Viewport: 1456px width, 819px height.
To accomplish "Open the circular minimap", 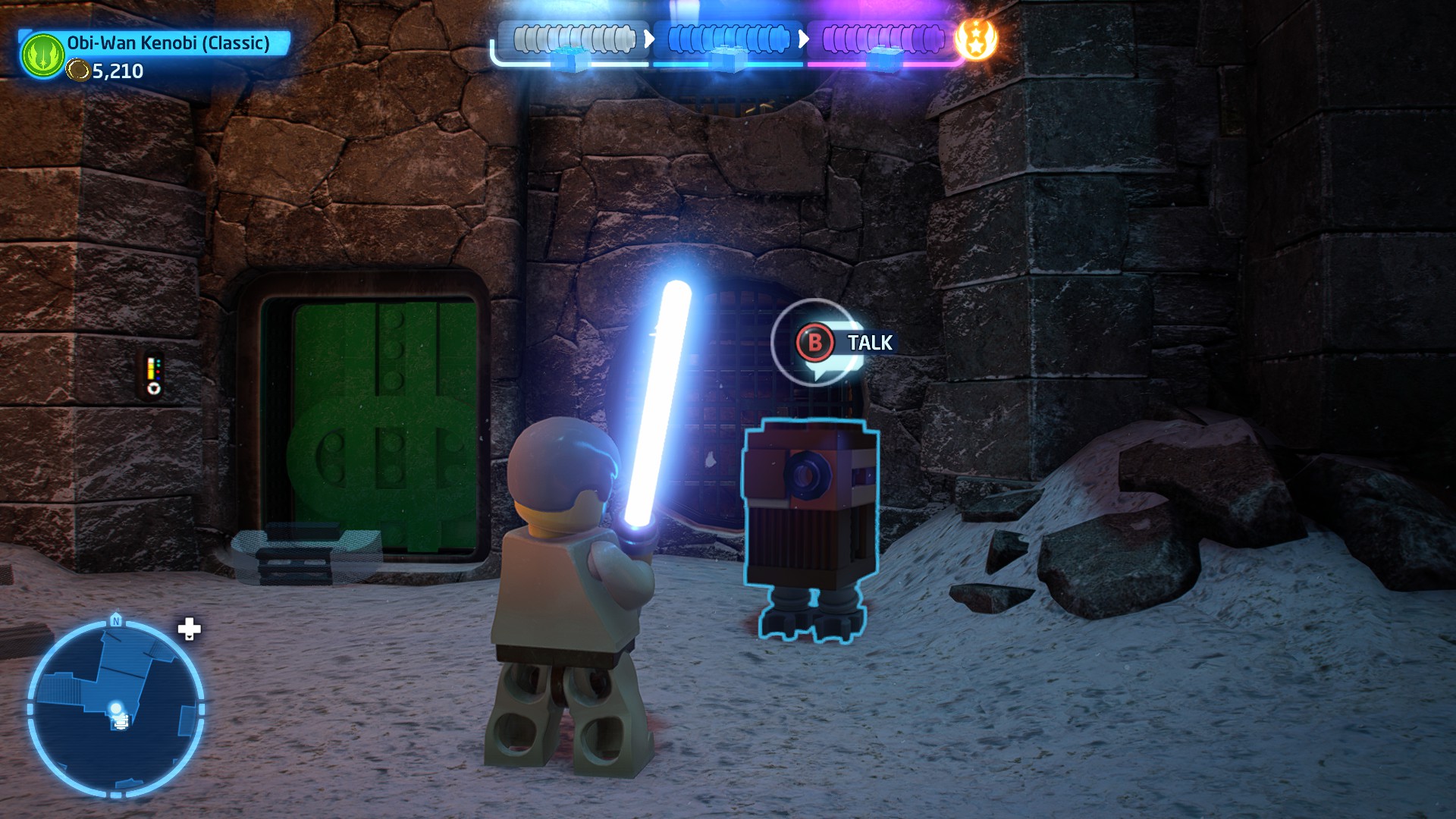I will [x=115, y=708].
